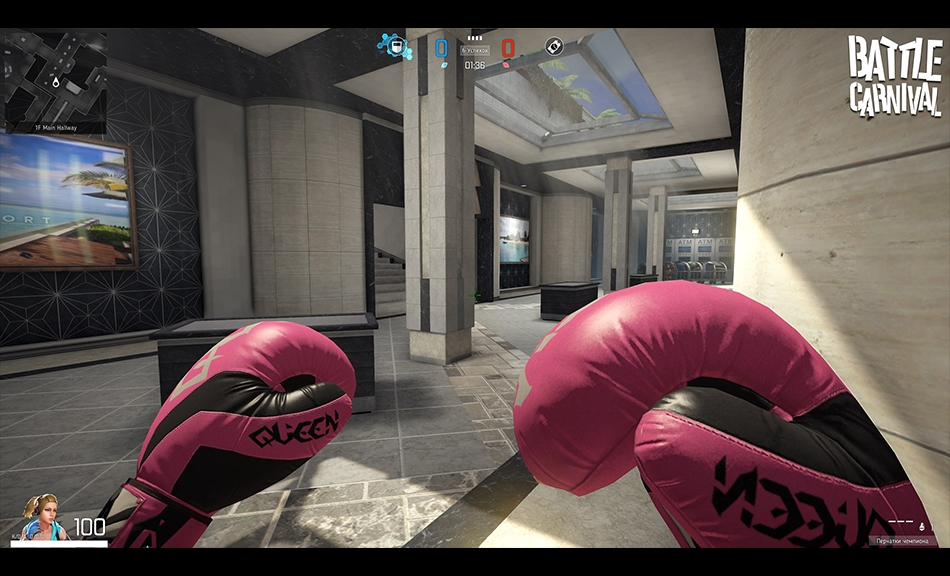950x576 pixels.
Task: Click the blue team shield emblem
Action: pyautogui.click(x=397, y=46)
